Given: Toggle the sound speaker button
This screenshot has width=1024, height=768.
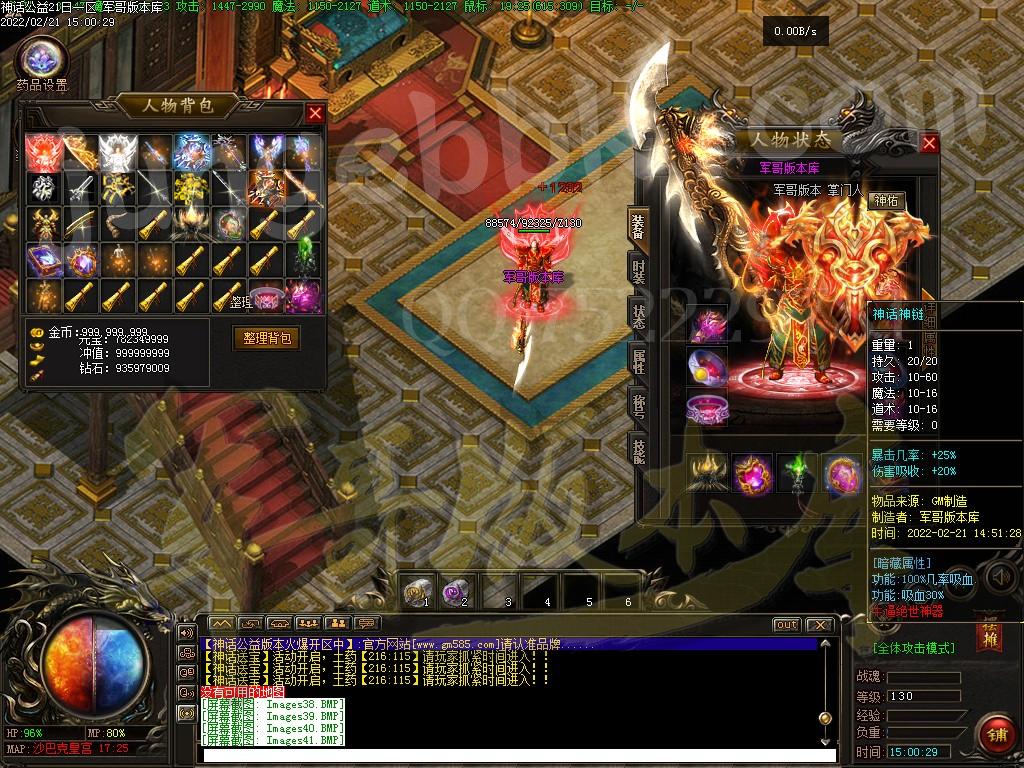Looking at the screenshot, I should click(x=1000, y=577).
